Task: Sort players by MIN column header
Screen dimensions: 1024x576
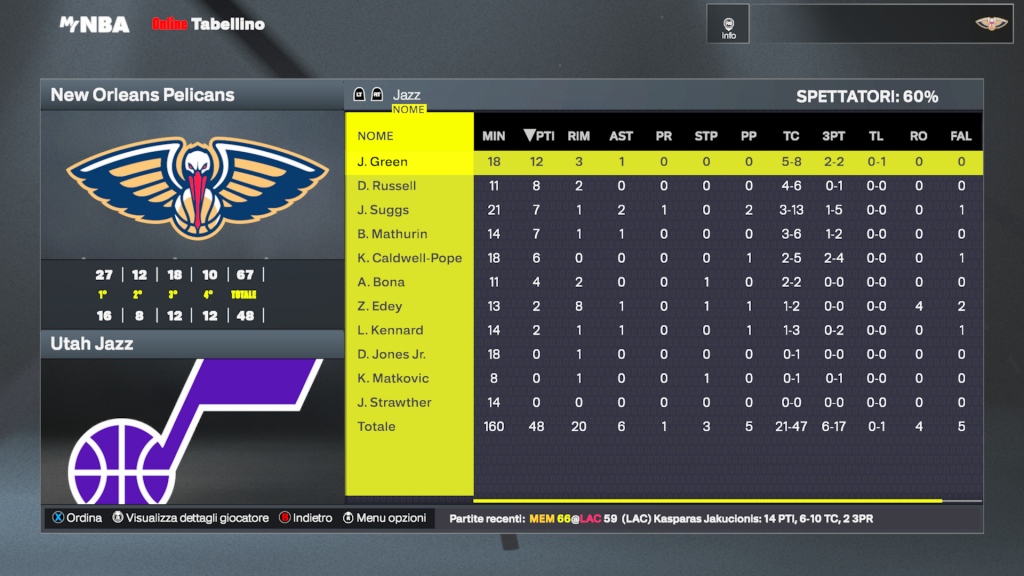Action: coord(494,136)
